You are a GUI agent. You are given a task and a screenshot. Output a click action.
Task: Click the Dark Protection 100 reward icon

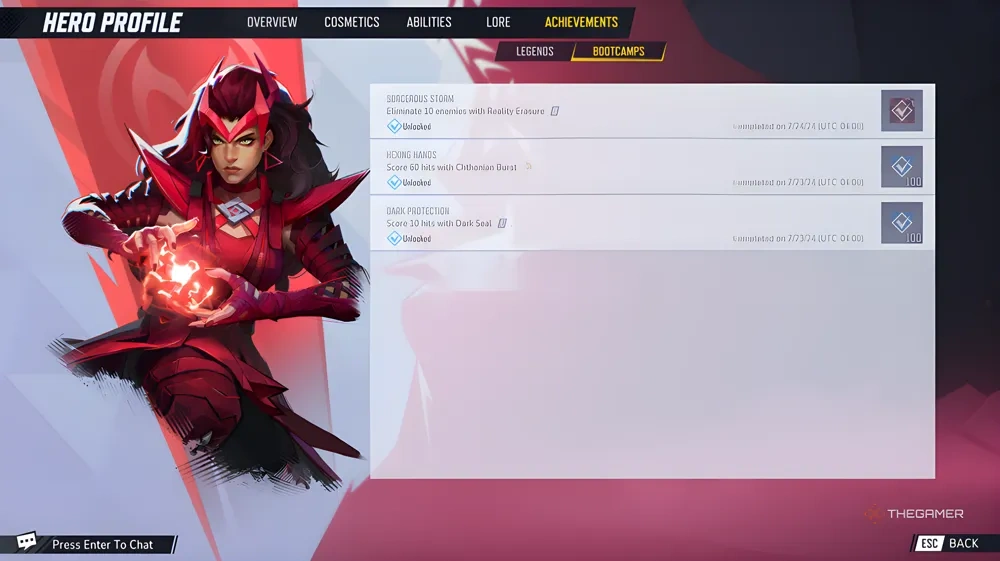pos(902,223)
